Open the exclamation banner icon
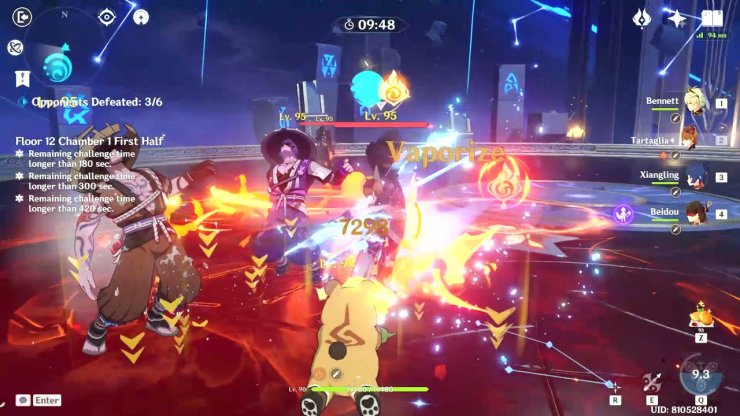 click(x=22, y=78)
